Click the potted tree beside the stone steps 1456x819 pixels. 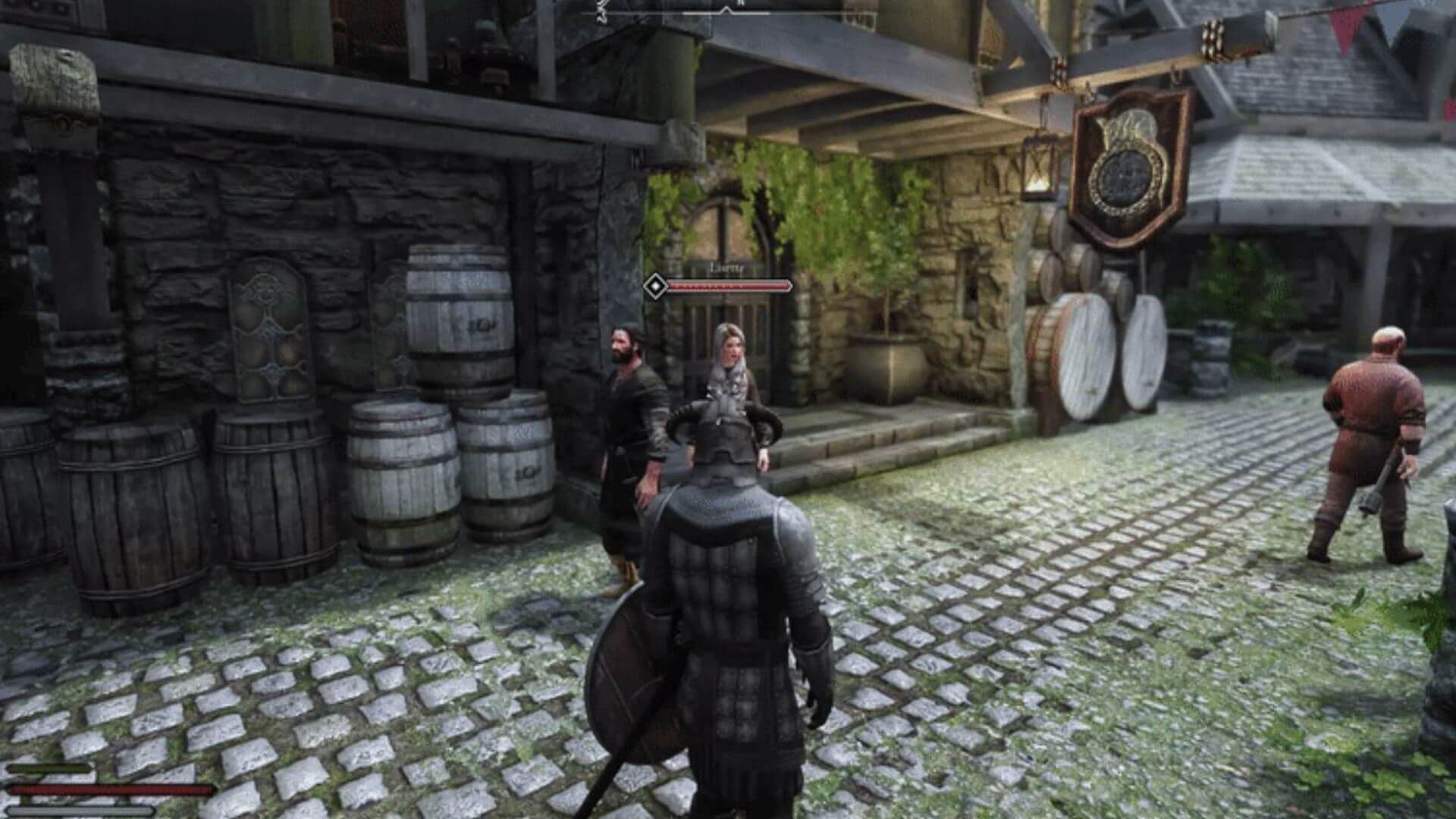887,349
